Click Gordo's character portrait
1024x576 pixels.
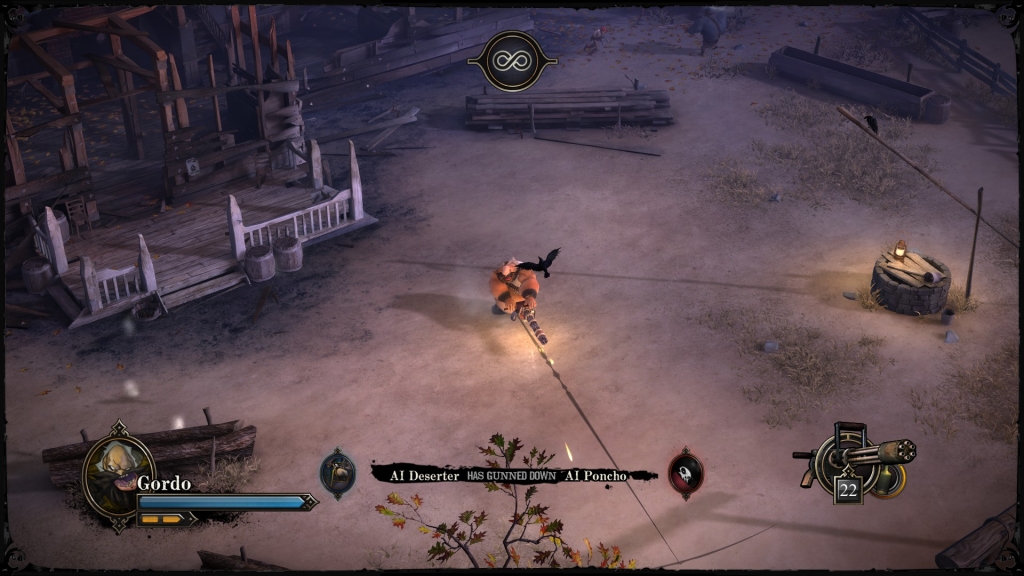(x=118, y=470)
